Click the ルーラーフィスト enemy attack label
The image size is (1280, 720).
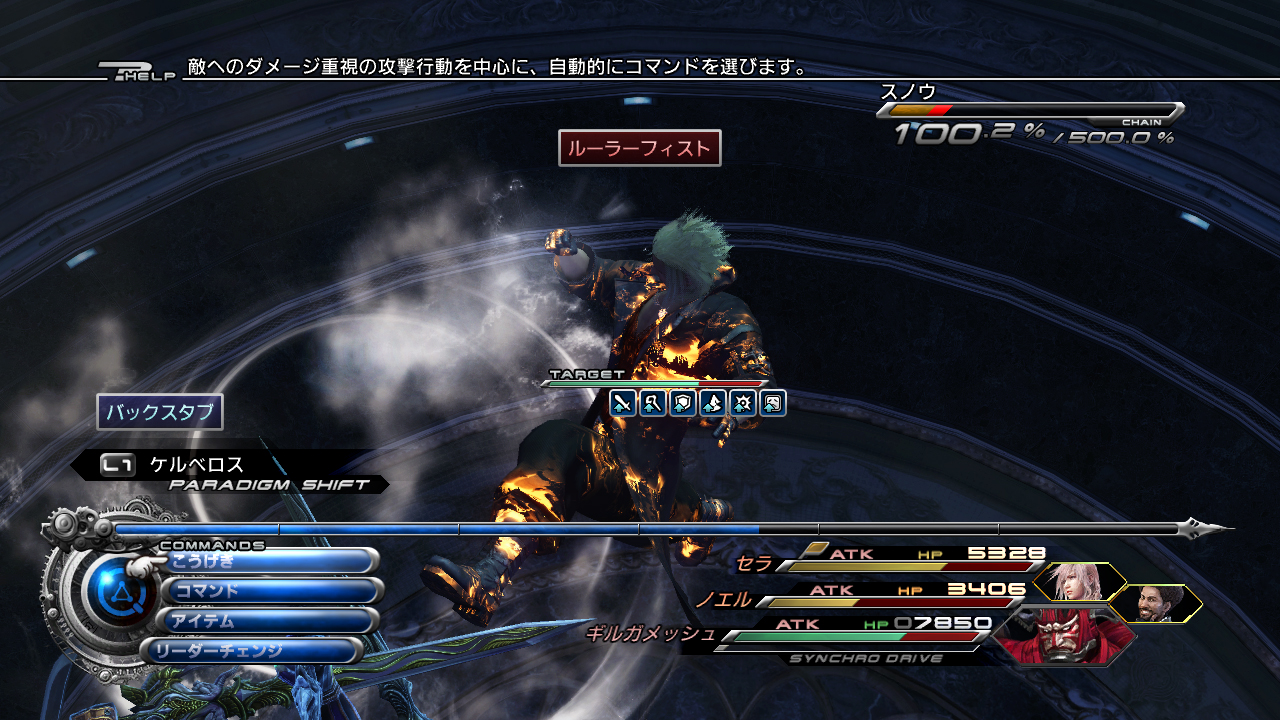640,148
